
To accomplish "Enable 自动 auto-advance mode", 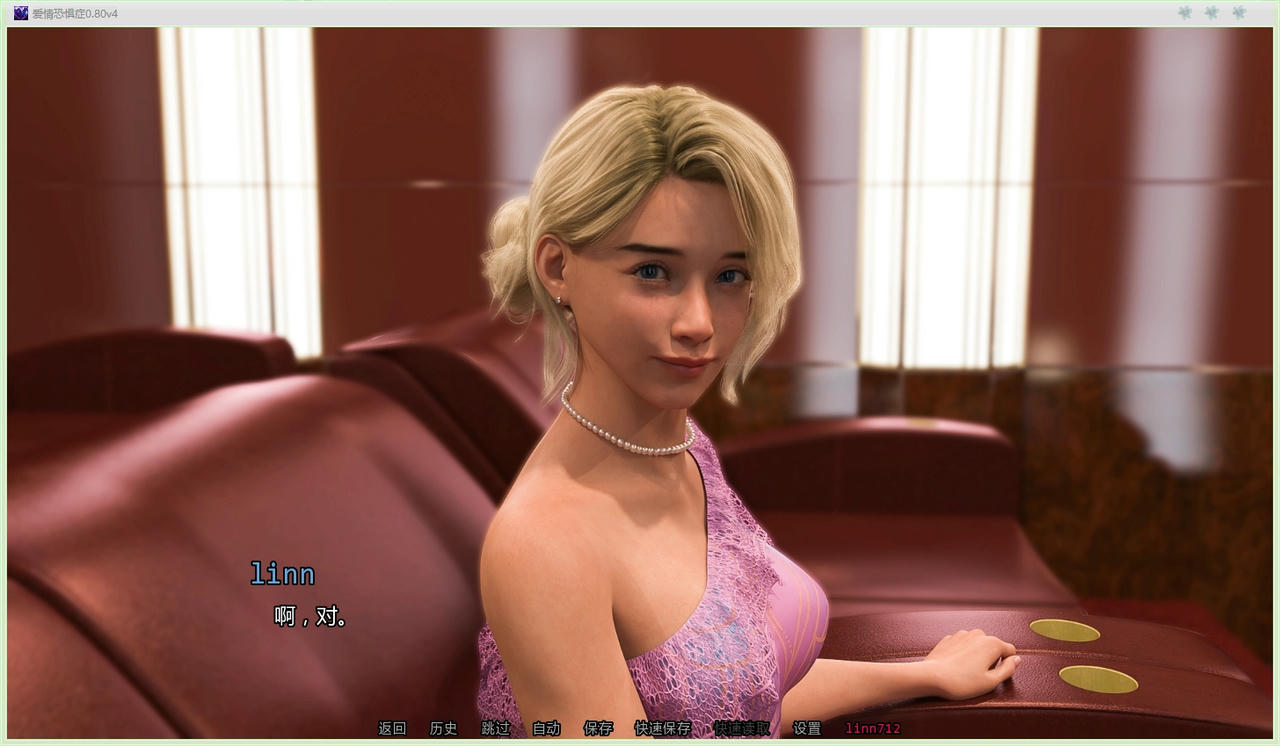I will tap(545, 729).
